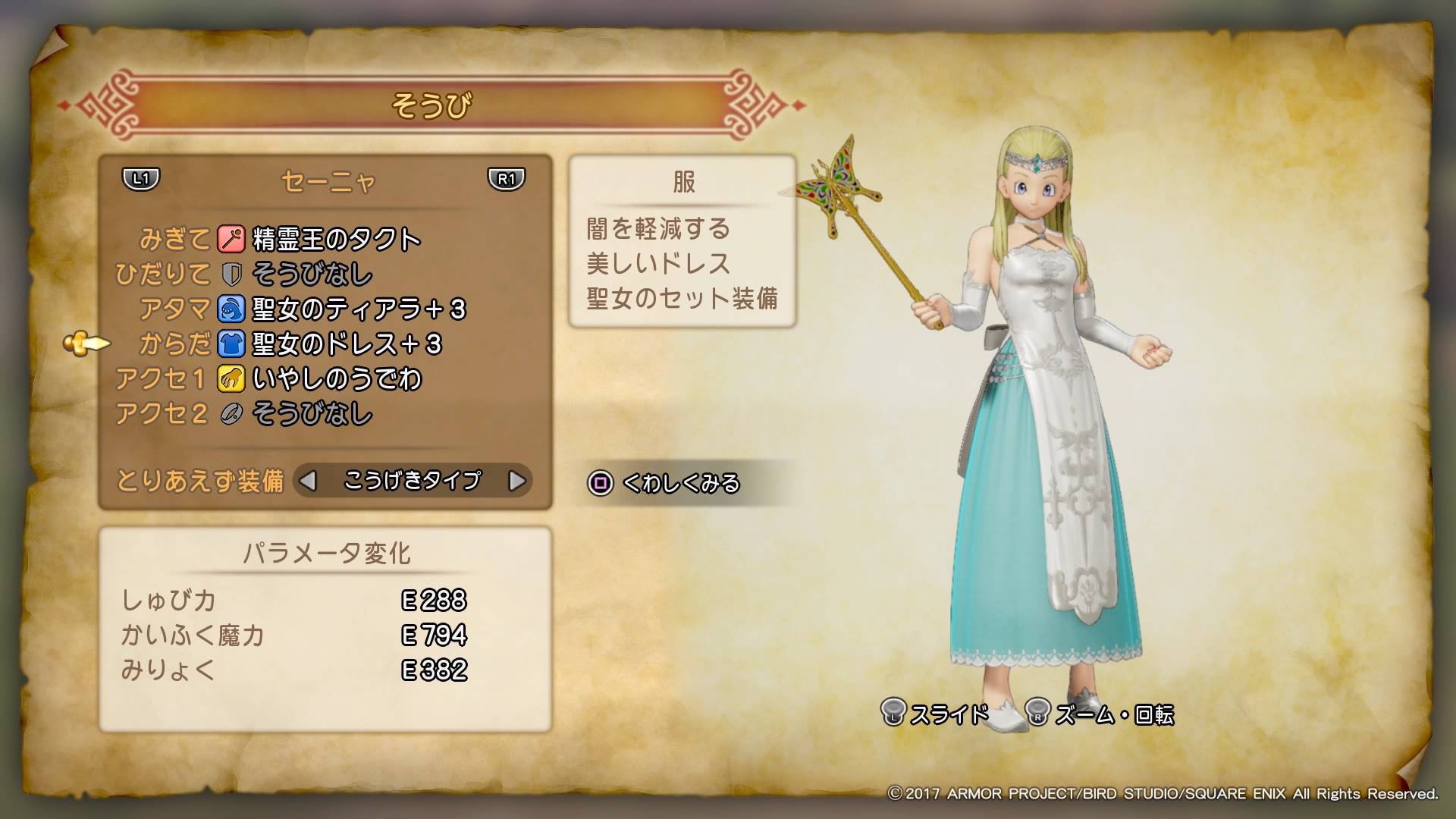Select the いやしのうでわ accessory slot

click(336, 378)
